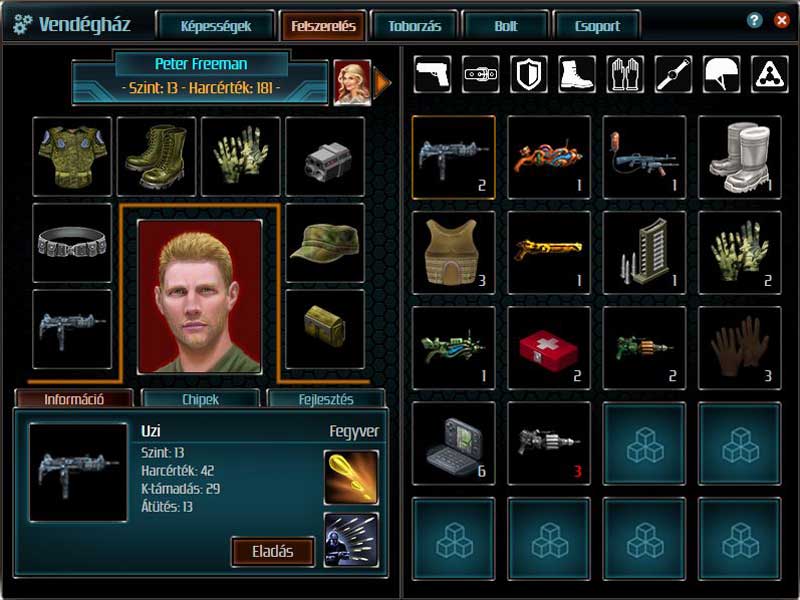Filter inventory by boots category
The image size is (800, 600).
577,74
